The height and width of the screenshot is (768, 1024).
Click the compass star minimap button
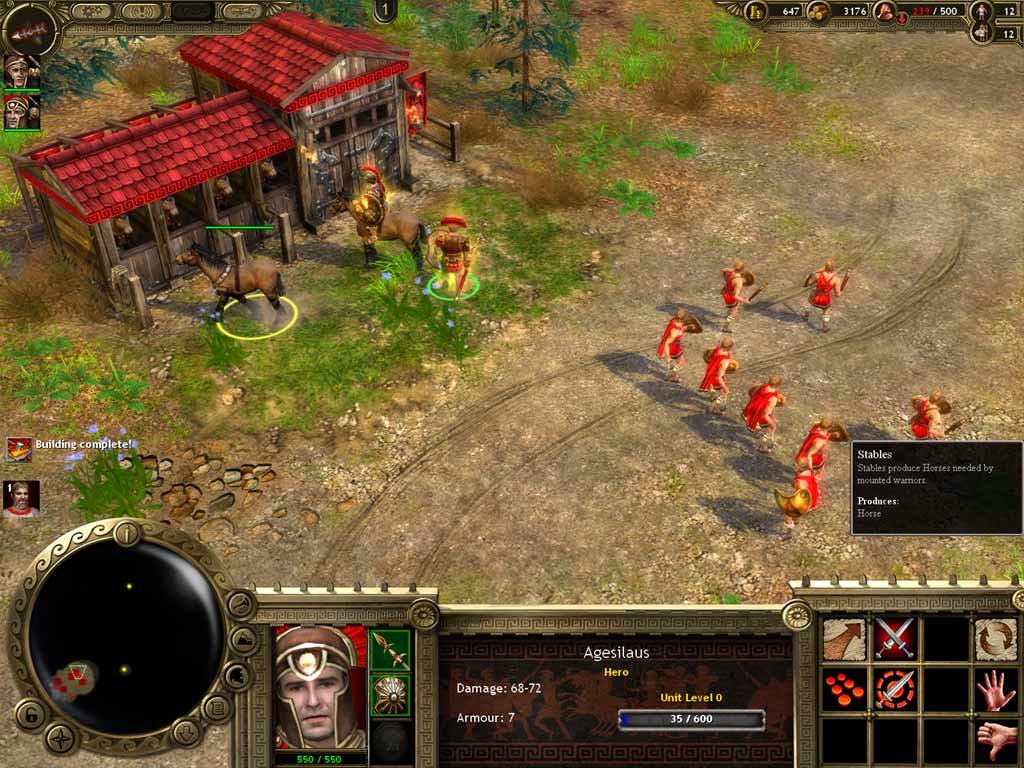click(62, 739)
